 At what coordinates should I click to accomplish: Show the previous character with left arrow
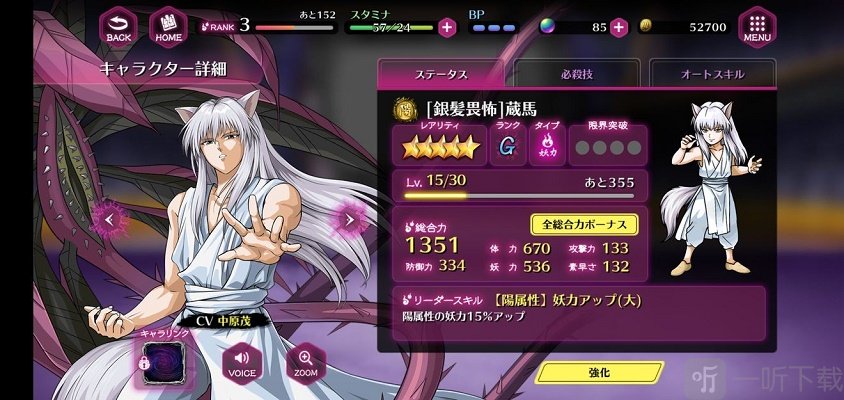point(110,218)
